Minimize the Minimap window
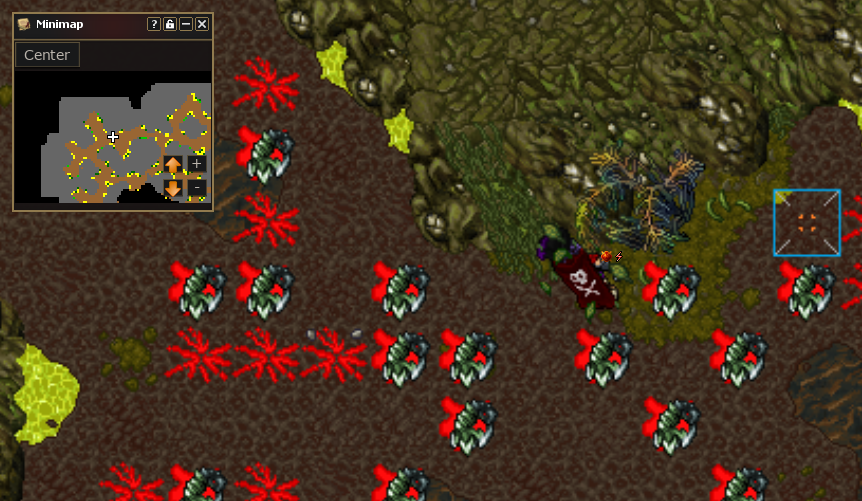Image resolution: width=862 pixels, height=501 pixels. 186,24
